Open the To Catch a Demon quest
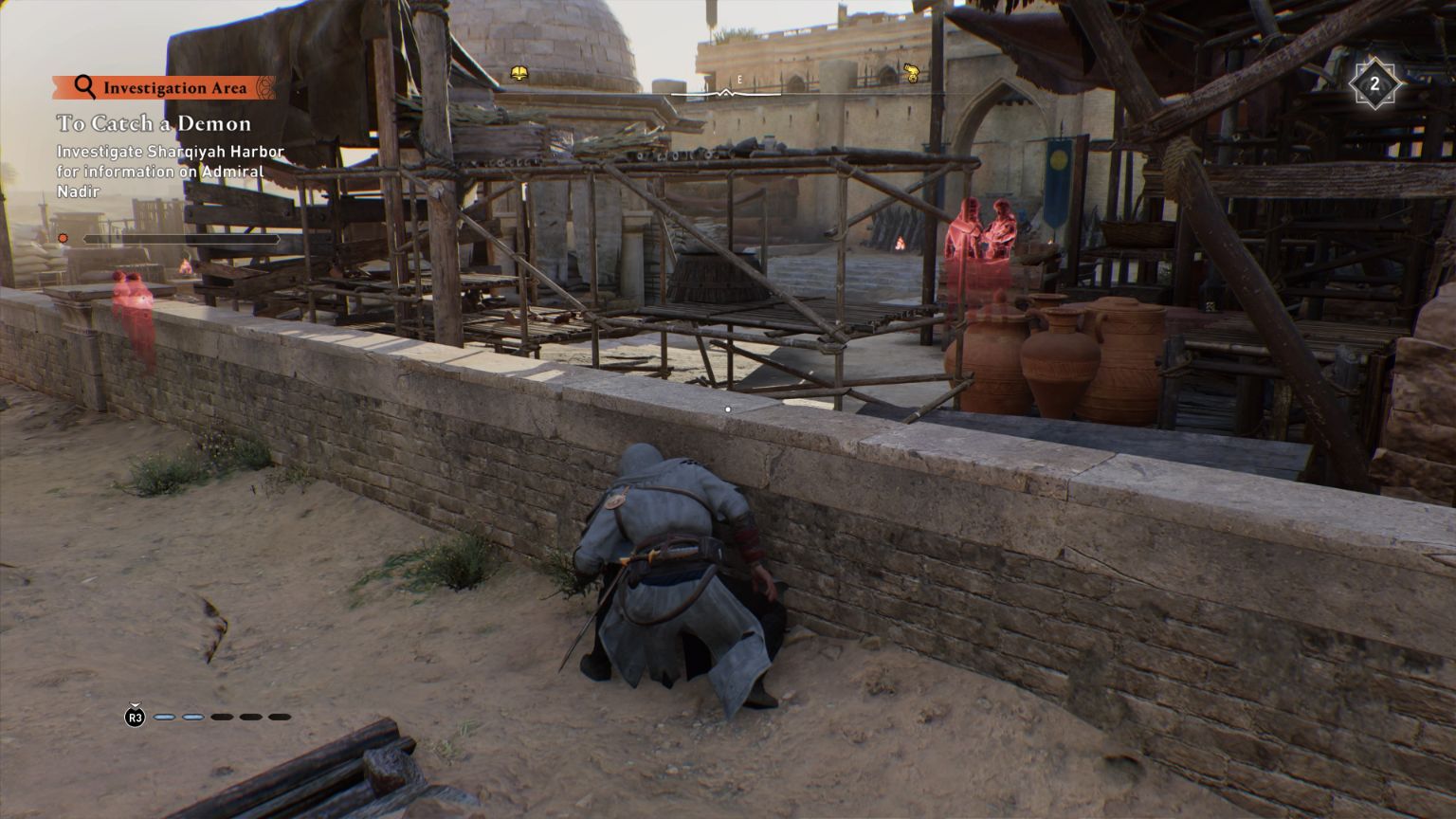Viewport: 1456px width, 819px height. [154, 123]
